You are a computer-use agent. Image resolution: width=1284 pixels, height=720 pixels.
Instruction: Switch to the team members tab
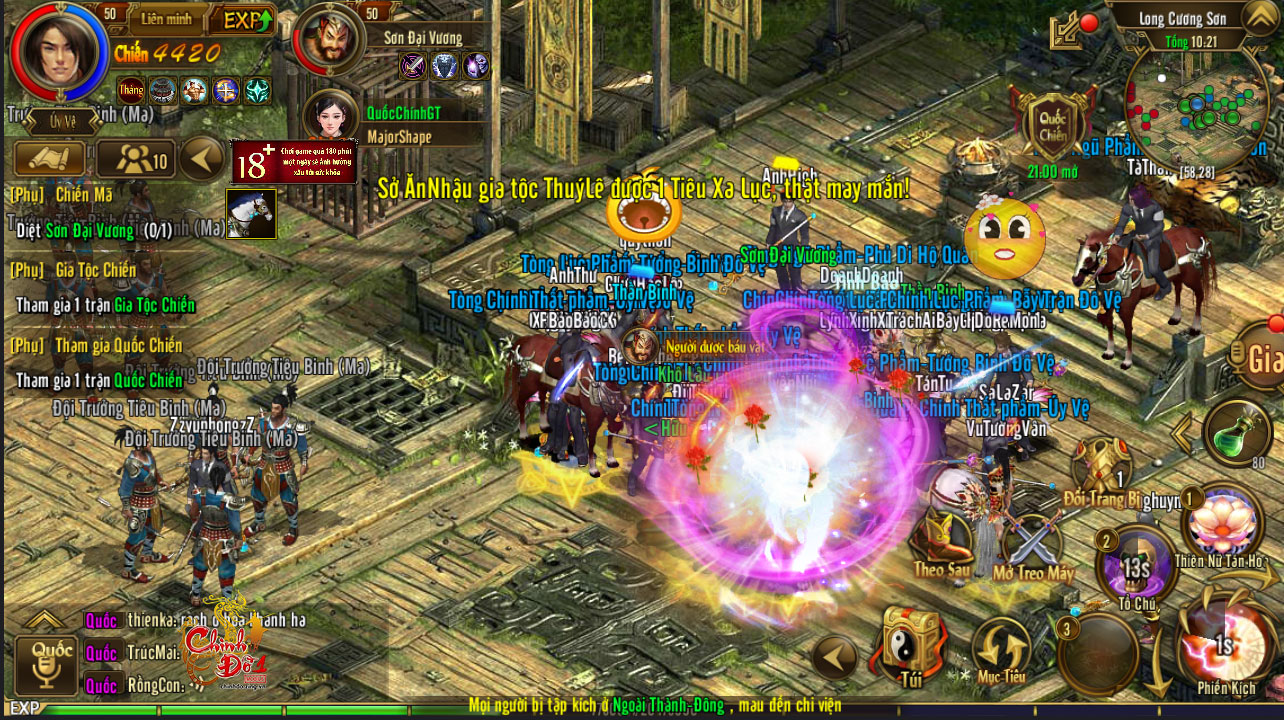135,159
